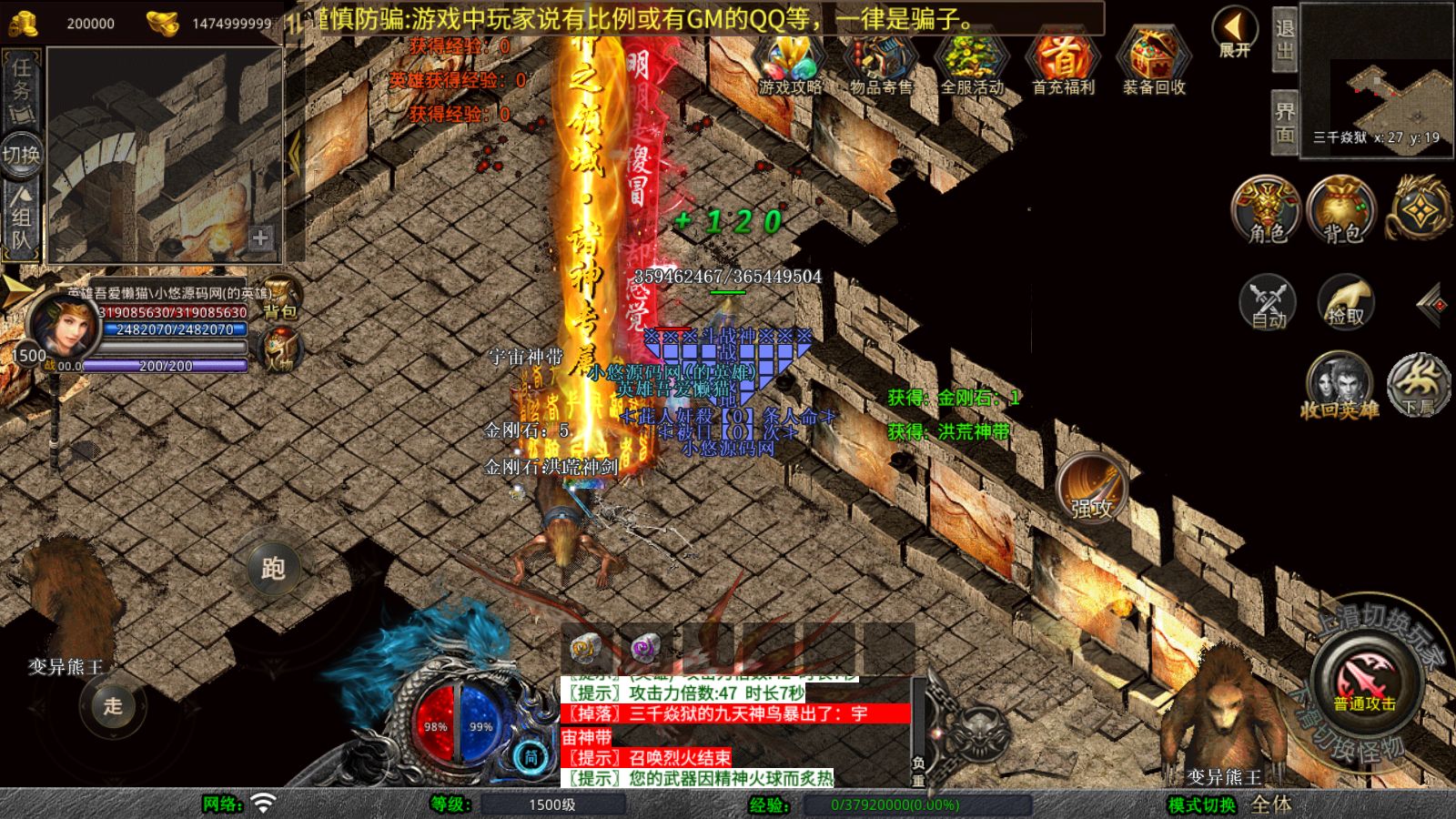Click the 退出 exit button
The height and width of the screenshot is (819, 1456).
[1285, 39]
